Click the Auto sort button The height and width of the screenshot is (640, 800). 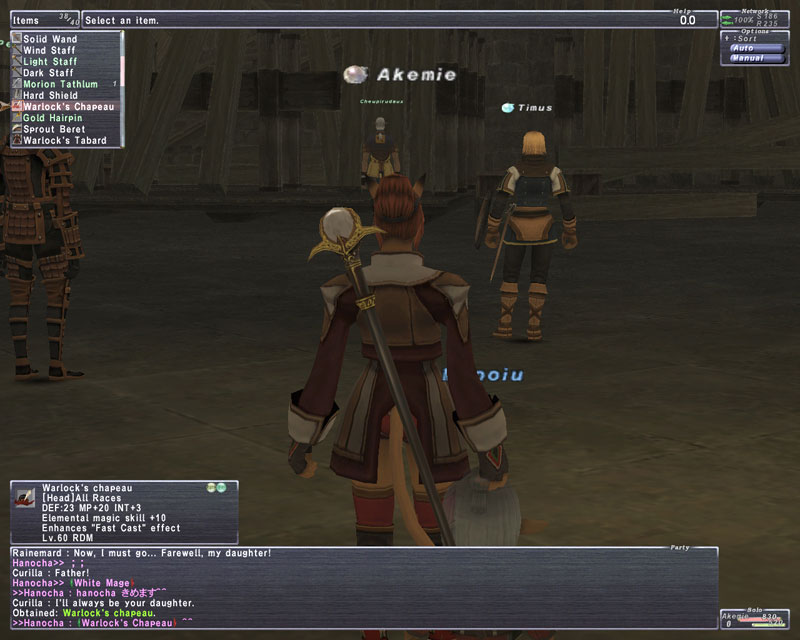coord(744,47)
